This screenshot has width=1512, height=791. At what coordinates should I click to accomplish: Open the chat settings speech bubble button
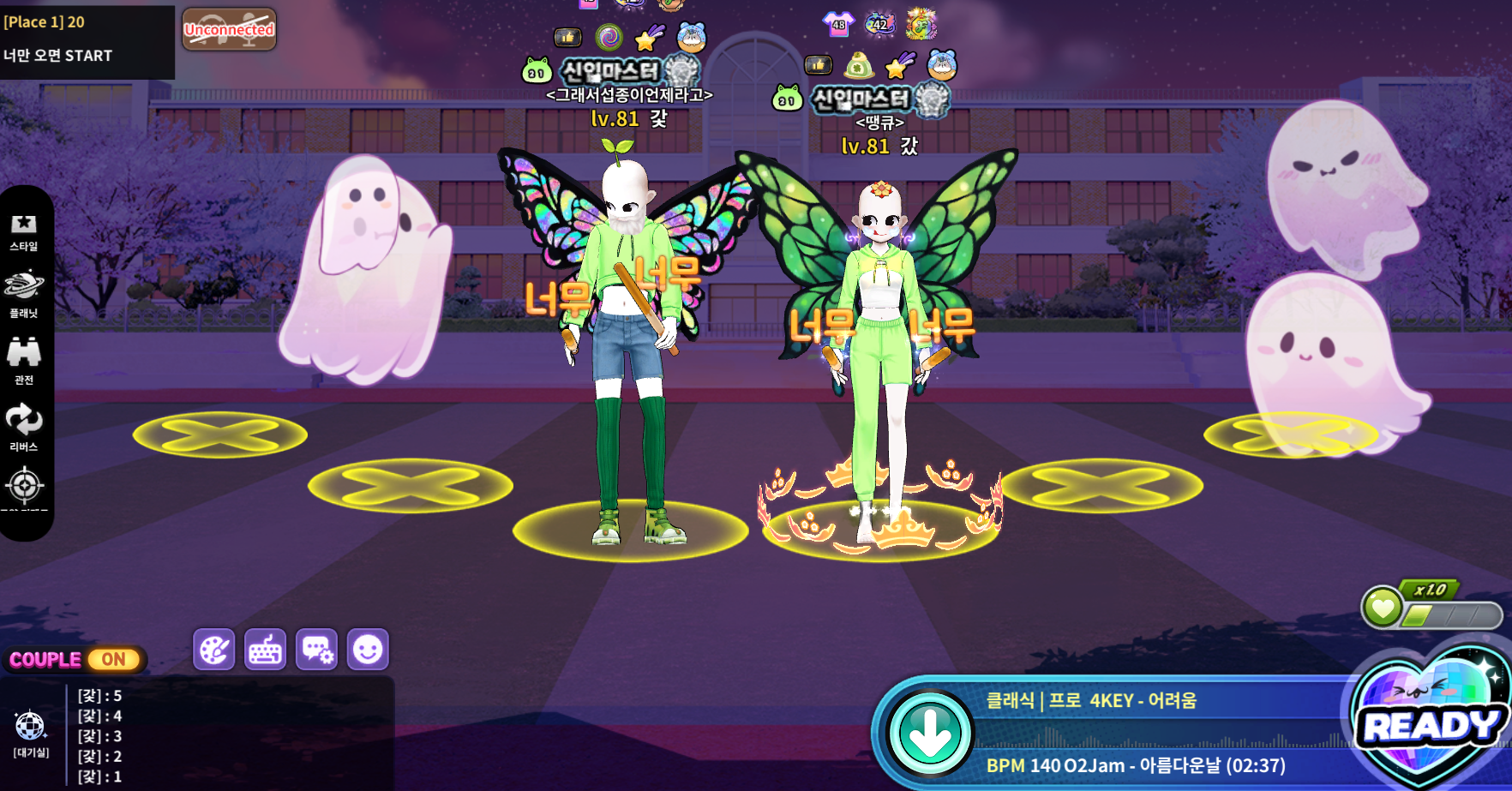[x=316, y=650]
